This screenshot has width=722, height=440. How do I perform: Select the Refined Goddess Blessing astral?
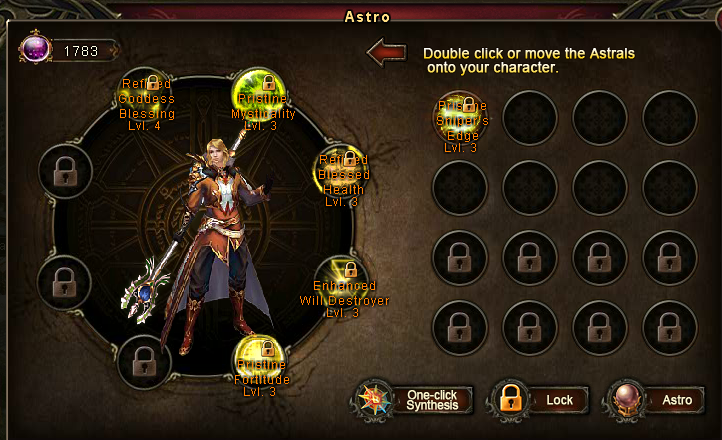pos(146,98)
